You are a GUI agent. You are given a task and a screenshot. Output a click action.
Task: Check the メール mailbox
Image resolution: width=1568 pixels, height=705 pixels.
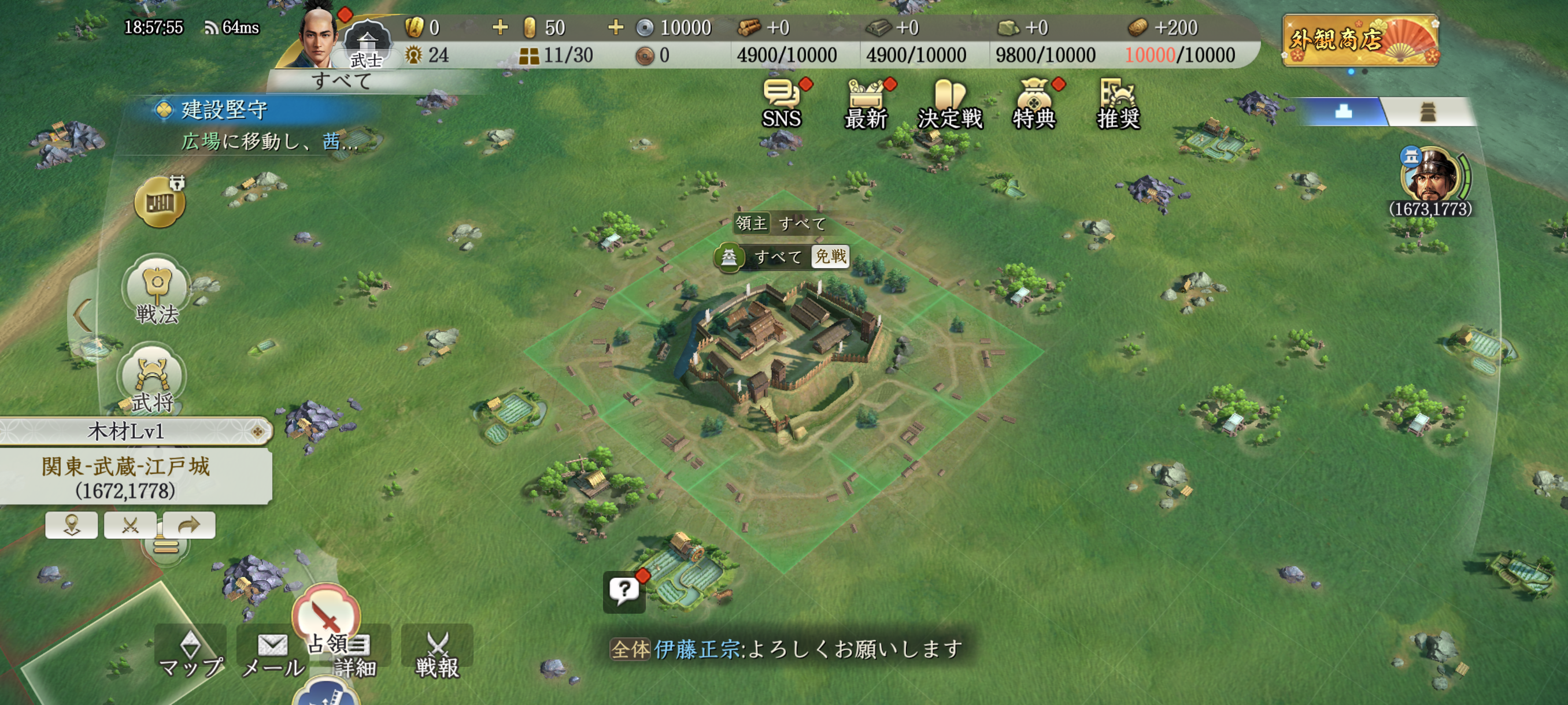(273, 654)
